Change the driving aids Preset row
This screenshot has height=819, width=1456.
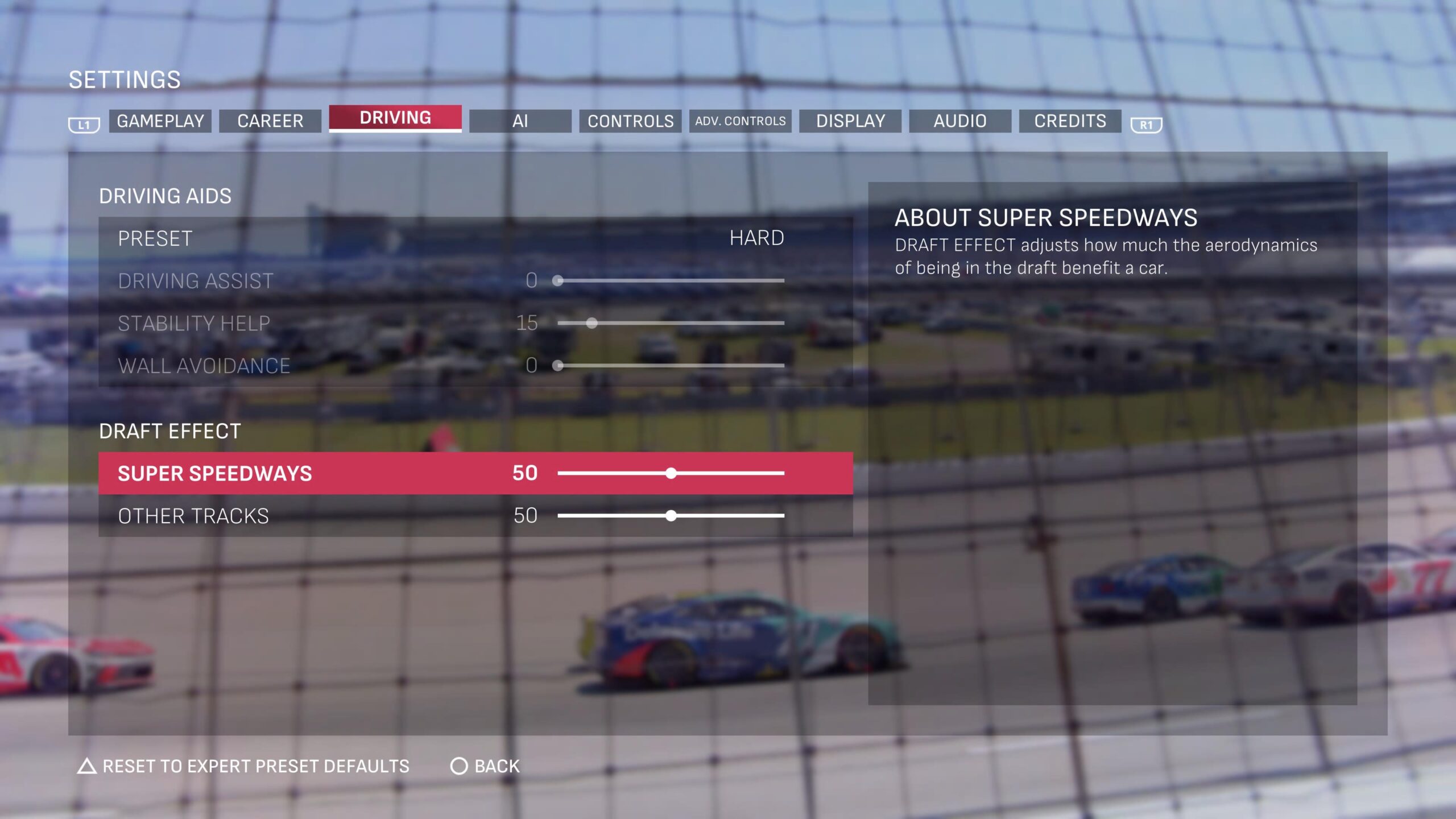click(475, 238)
